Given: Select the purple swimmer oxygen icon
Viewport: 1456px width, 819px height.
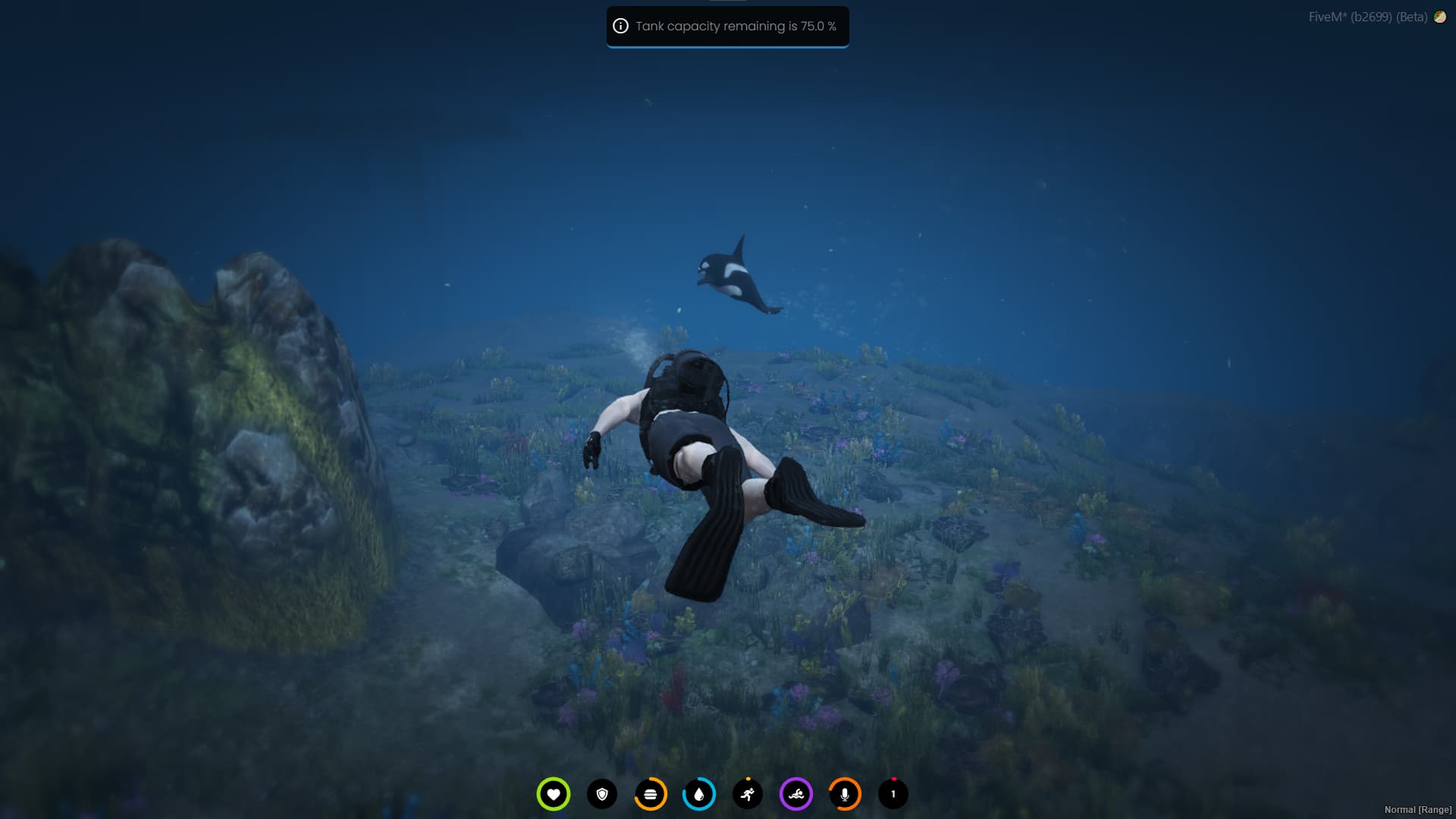Looking at the screenshot, I should [x=796, y=794].
